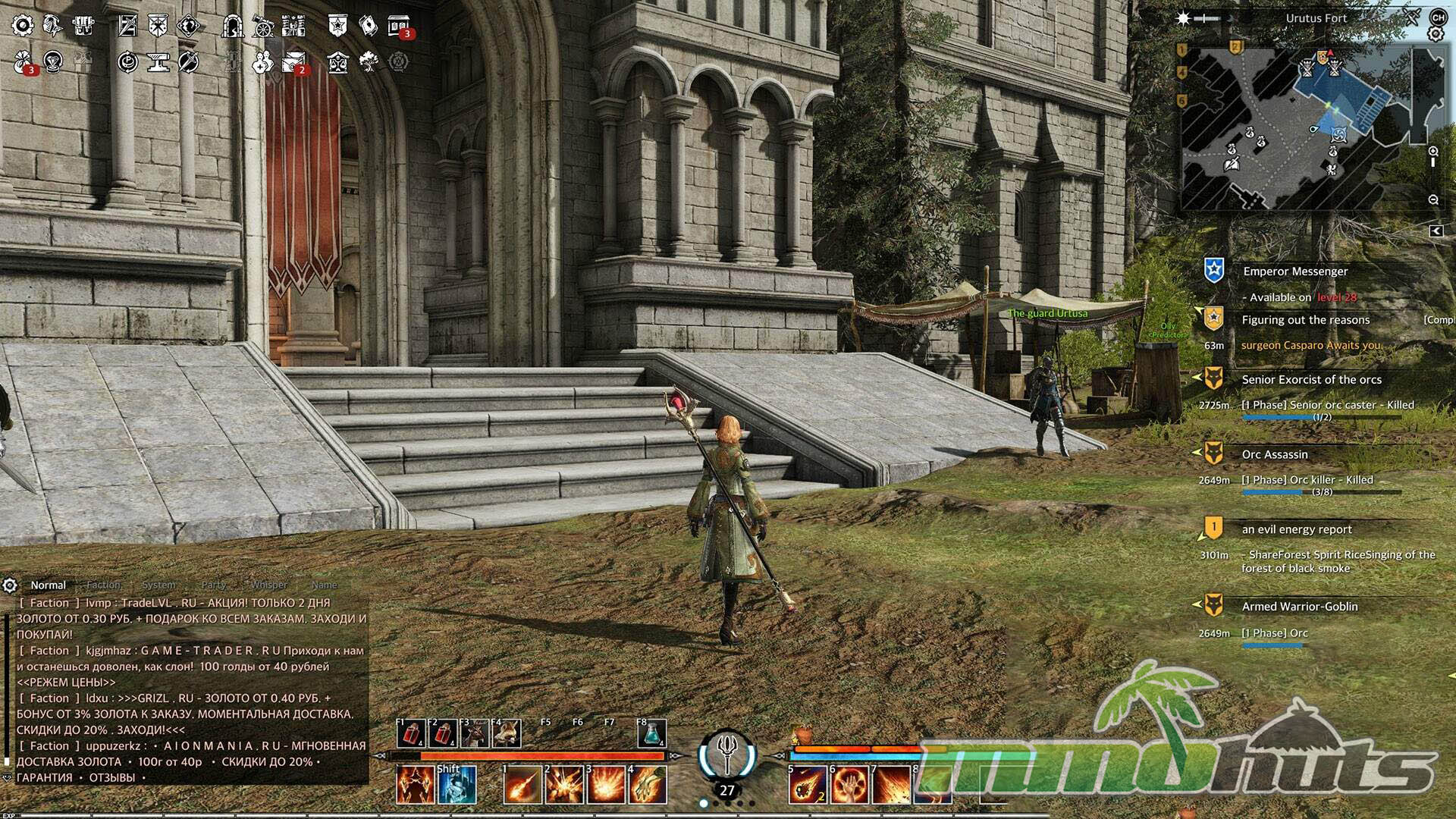Zoom in on the minimap

coord(1433,152)
